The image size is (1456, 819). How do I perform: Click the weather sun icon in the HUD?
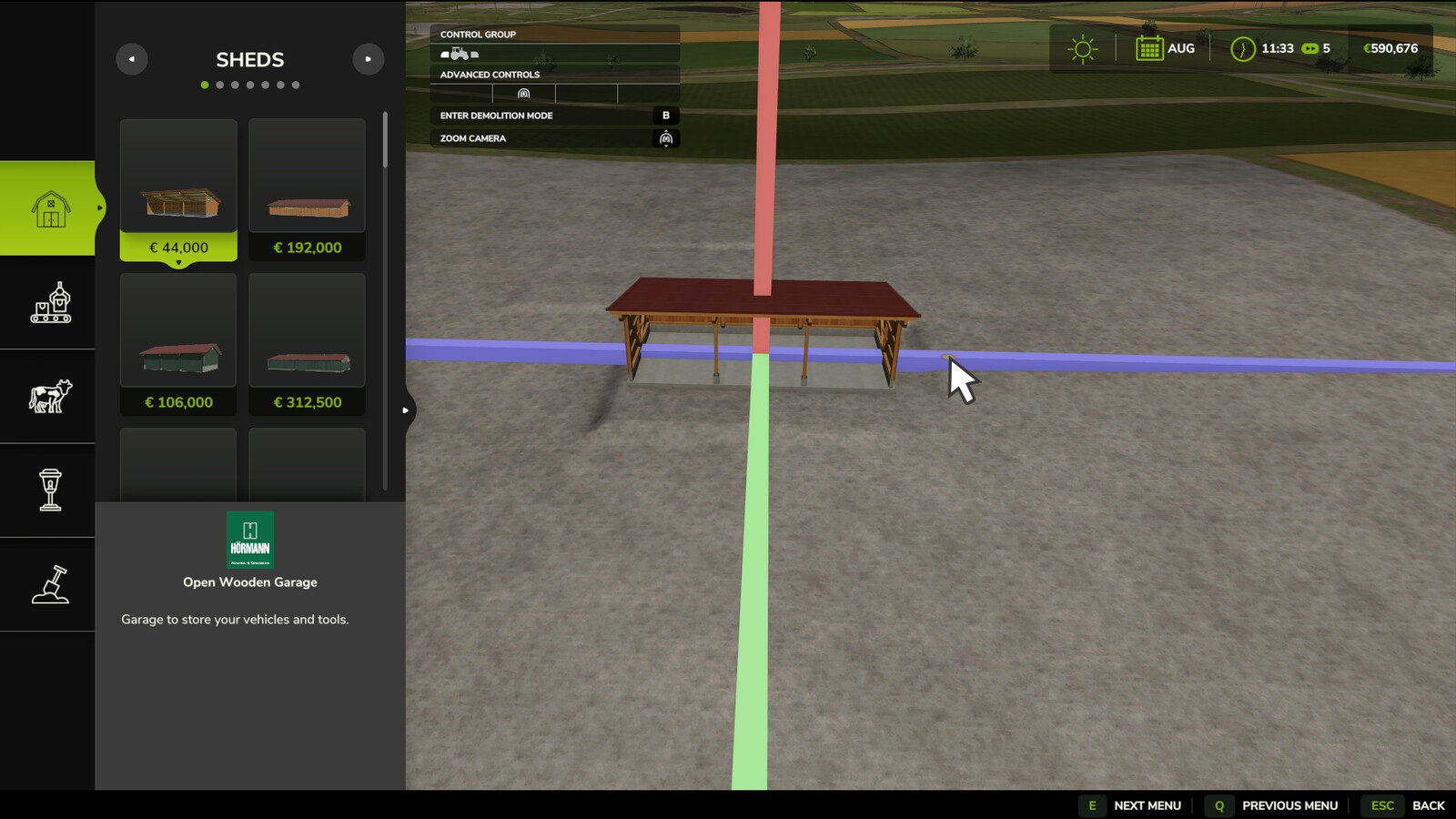click(x=1082, y=47)
